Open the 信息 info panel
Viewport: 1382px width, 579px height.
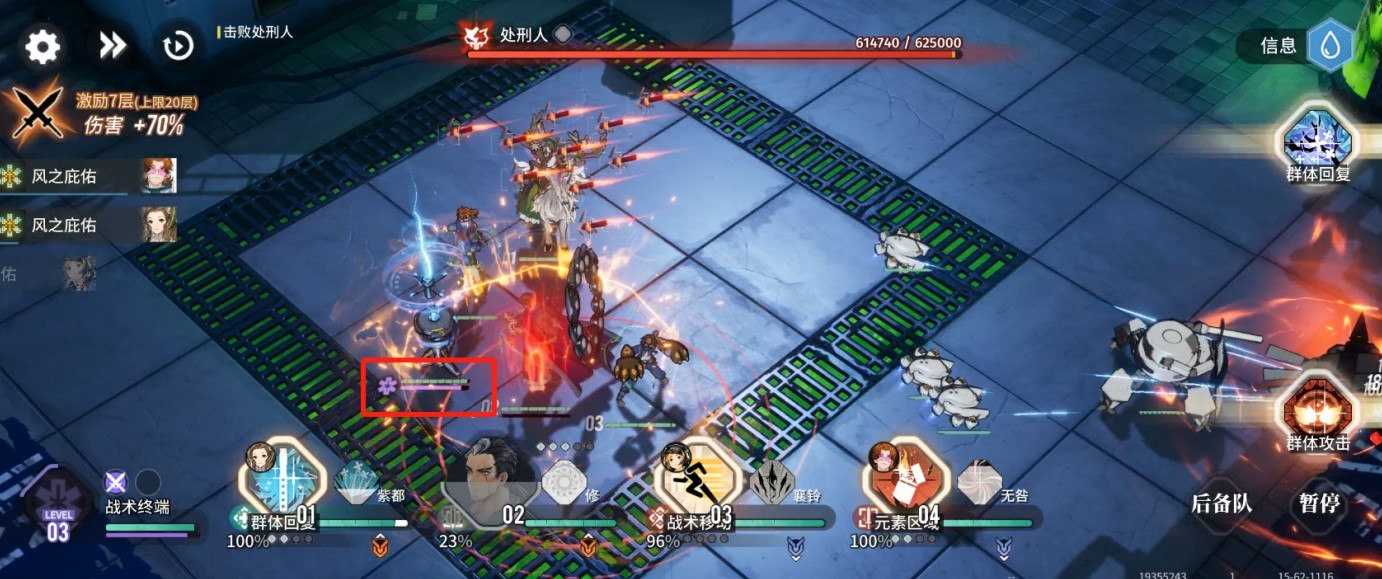(x=1297, y=46)
